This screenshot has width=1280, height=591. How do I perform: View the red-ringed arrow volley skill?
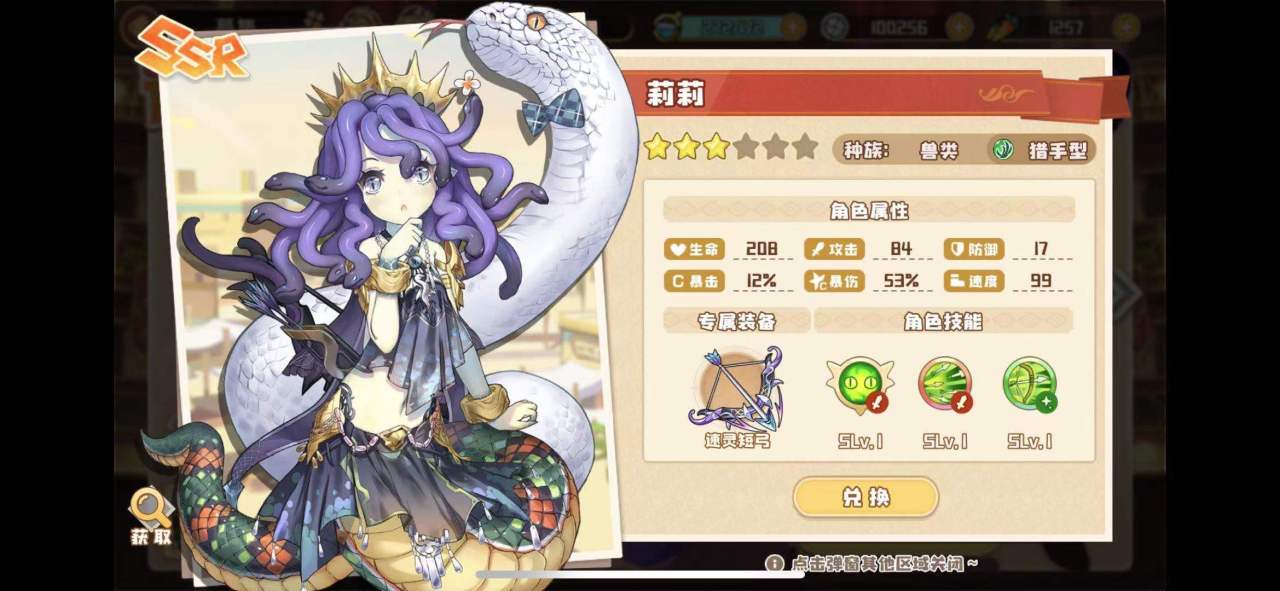(x=944, y=384)
